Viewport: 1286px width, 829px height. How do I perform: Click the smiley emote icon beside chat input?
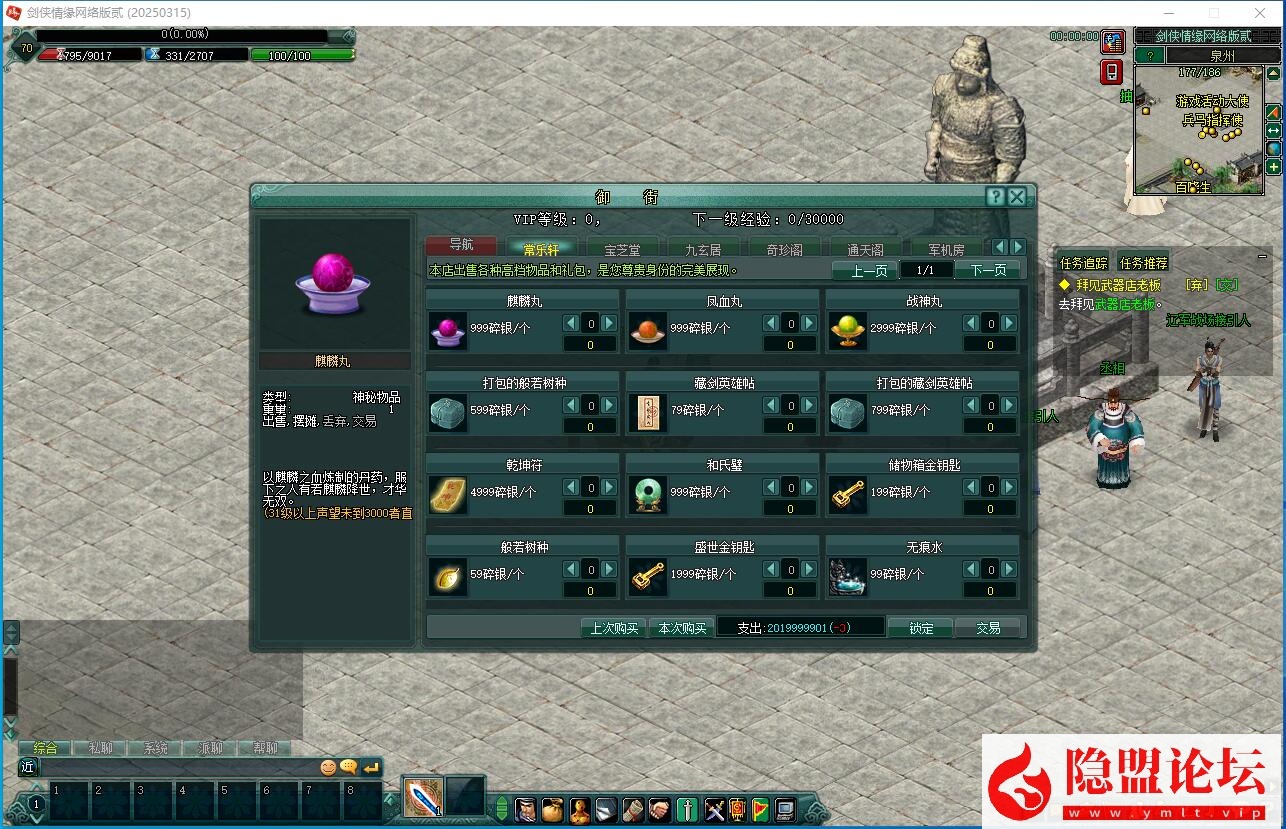pyautogui.click(x=330, y=765)
